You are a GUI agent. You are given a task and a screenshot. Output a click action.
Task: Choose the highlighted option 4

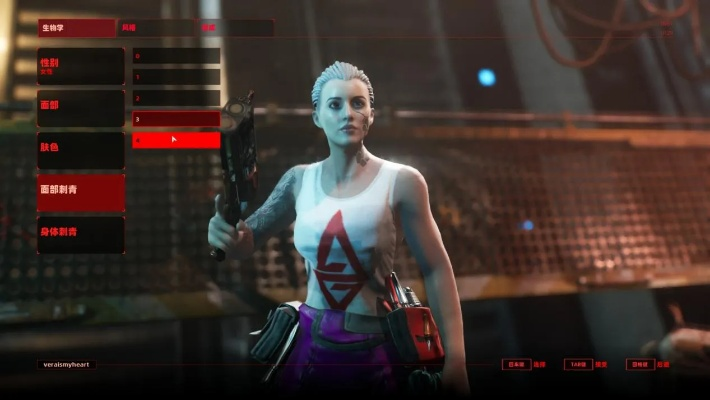pos(176,140)
